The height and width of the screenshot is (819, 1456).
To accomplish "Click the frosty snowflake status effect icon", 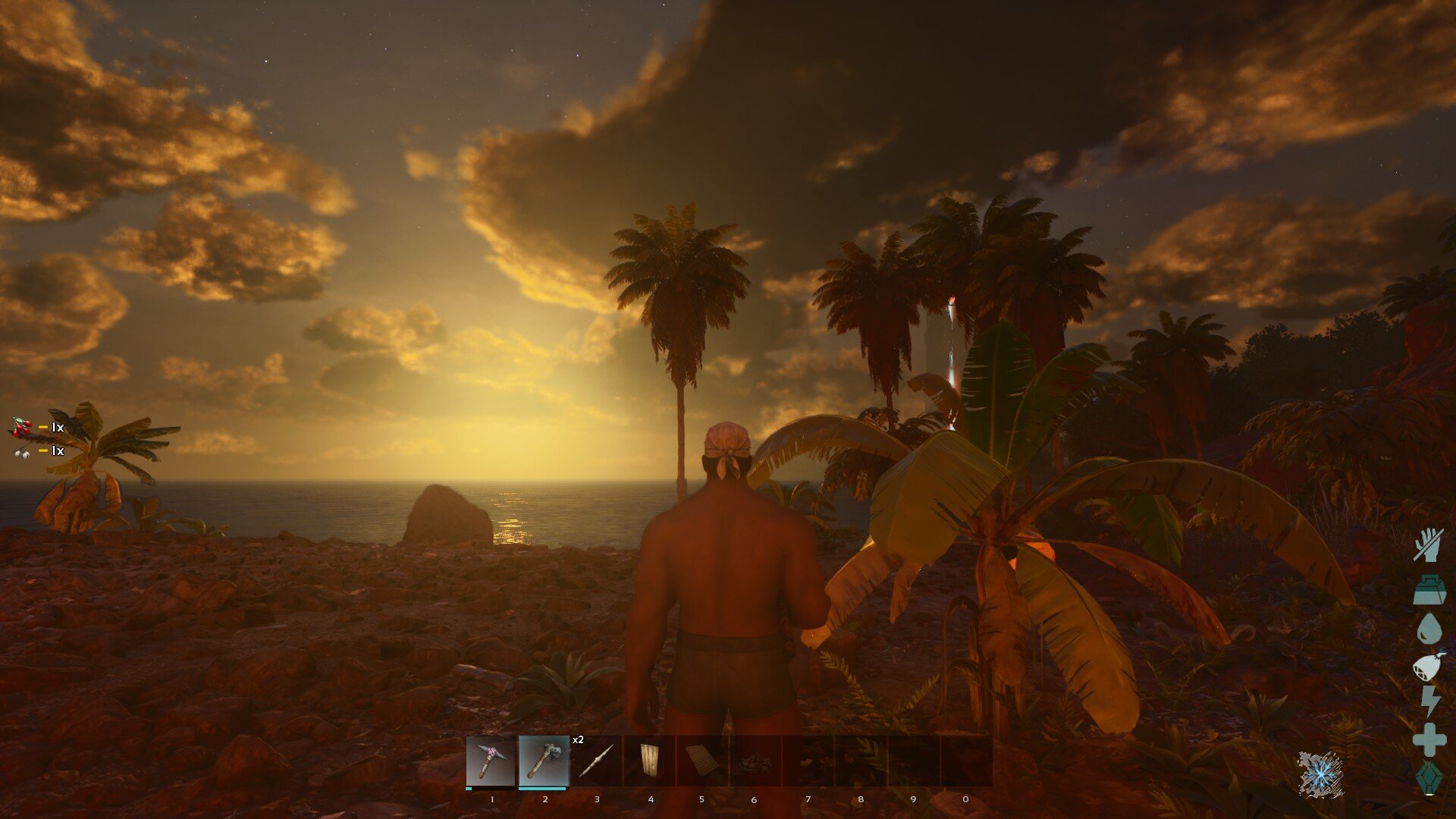I will [1320, 774].
